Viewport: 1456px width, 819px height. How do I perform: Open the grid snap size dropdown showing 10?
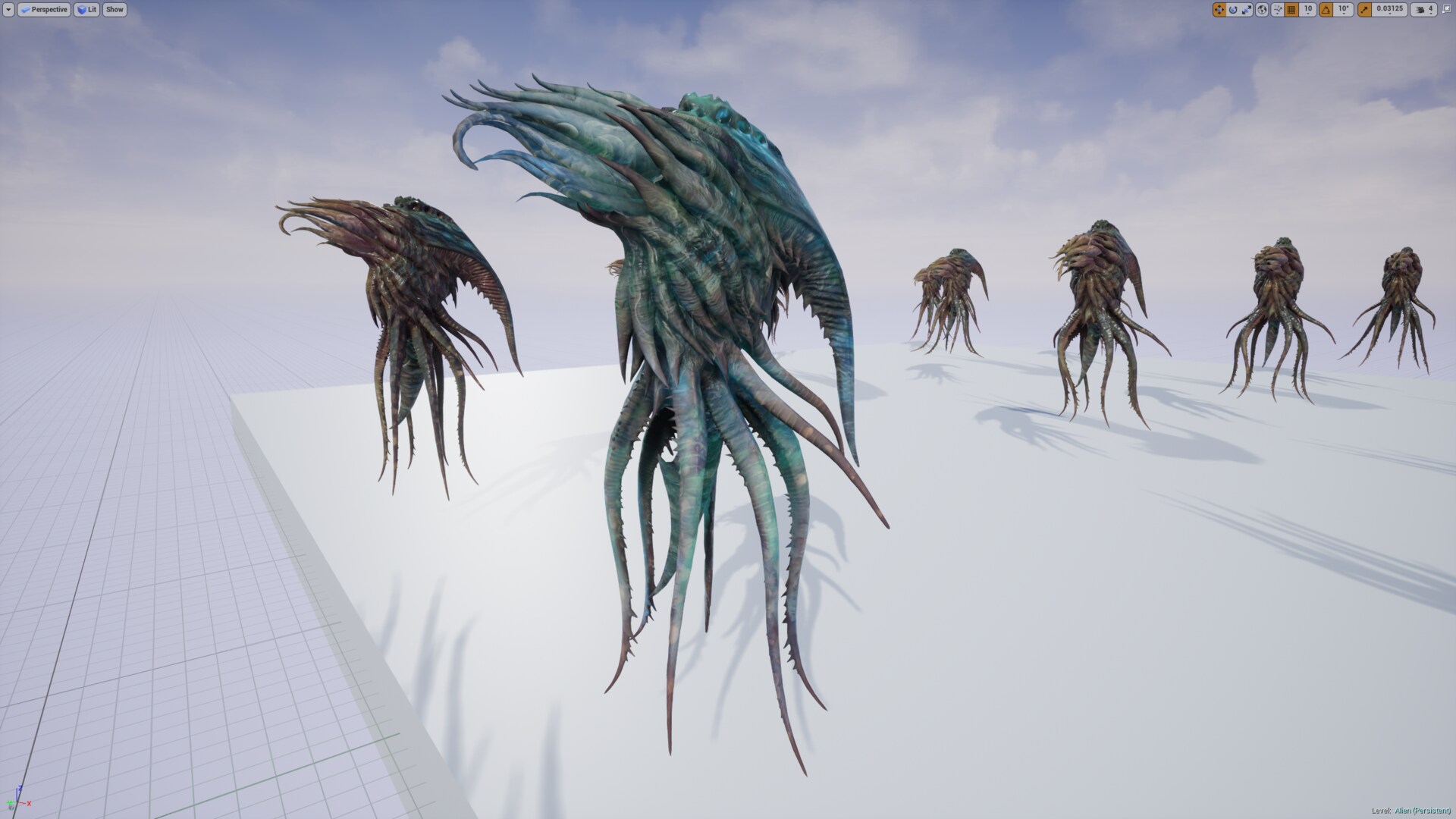pyautogui.click(x=1307, y=9)
